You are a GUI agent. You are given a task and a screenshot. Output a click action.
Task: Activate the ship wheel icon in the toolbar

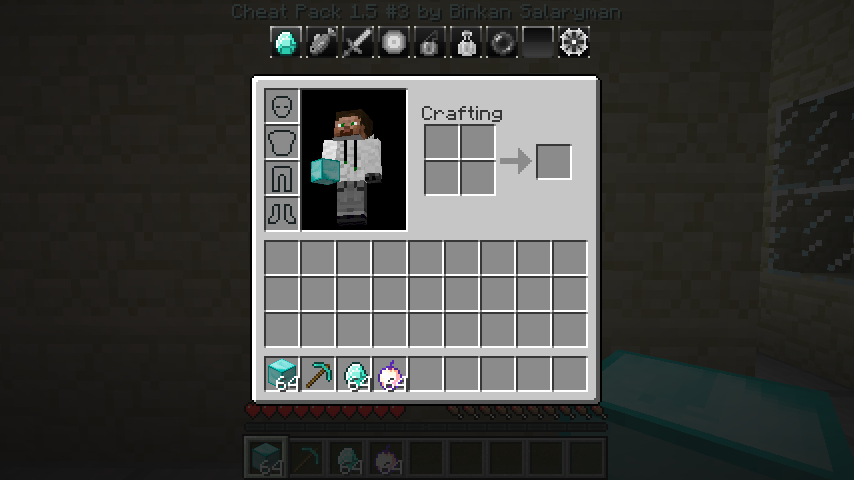(x=574, y=43)
